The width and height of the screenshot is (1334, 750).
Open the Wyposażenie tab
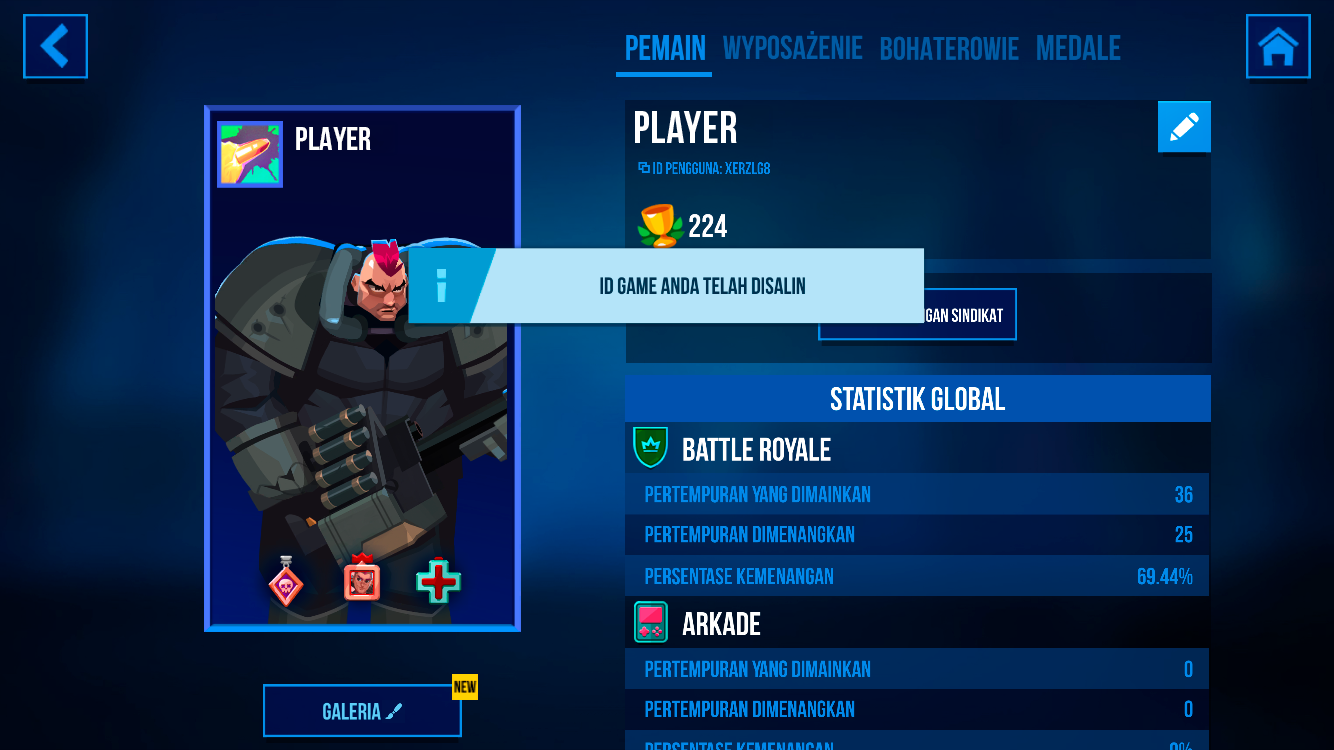(x=792, y=48)
